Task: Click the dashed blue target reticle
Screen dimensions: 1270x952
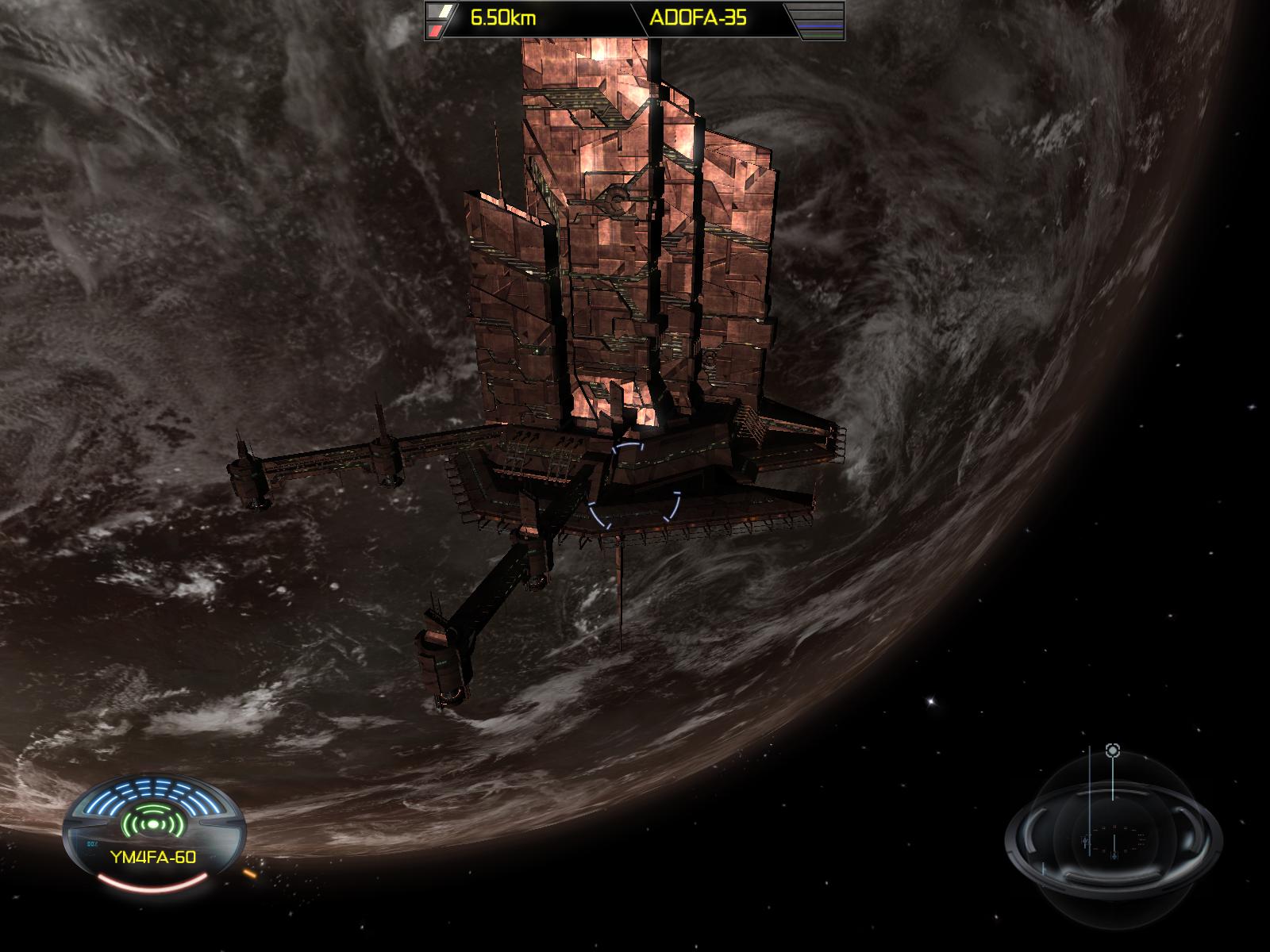Action: [634, 486]
